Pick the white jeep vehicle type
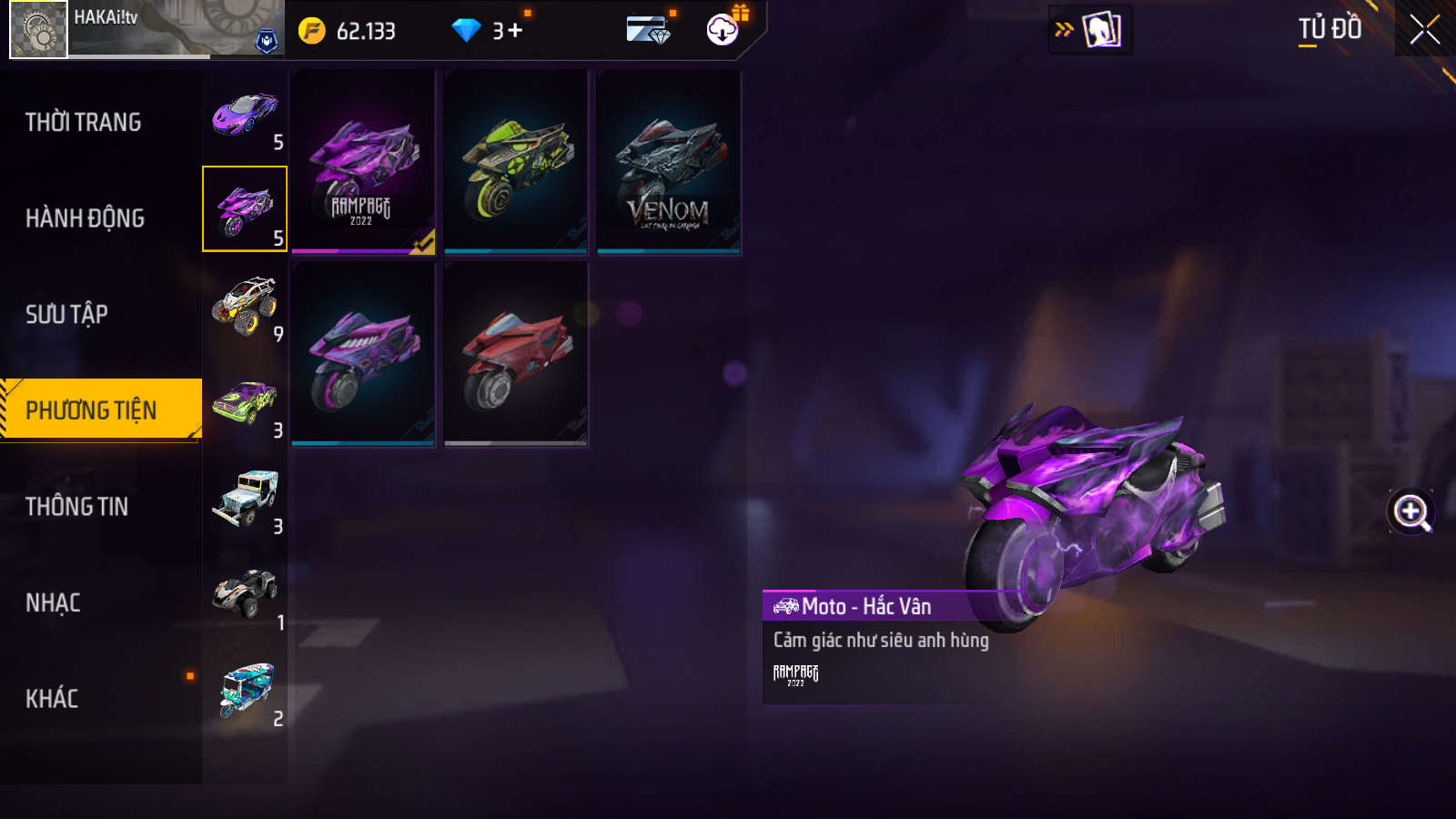This screenshot has height=819, width=1456. [x=244, y=499]
